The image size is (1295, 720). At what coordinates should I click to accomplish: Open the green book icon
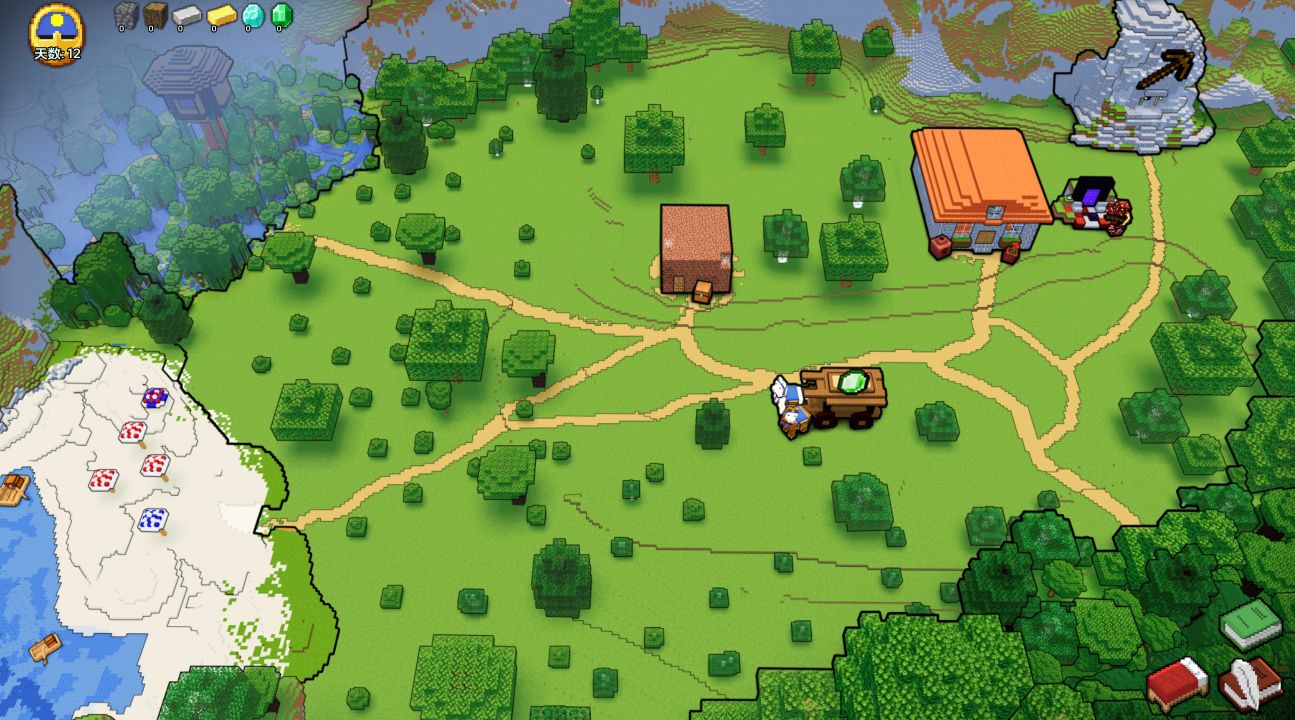pyautogui.click(x=1251, y=626)
